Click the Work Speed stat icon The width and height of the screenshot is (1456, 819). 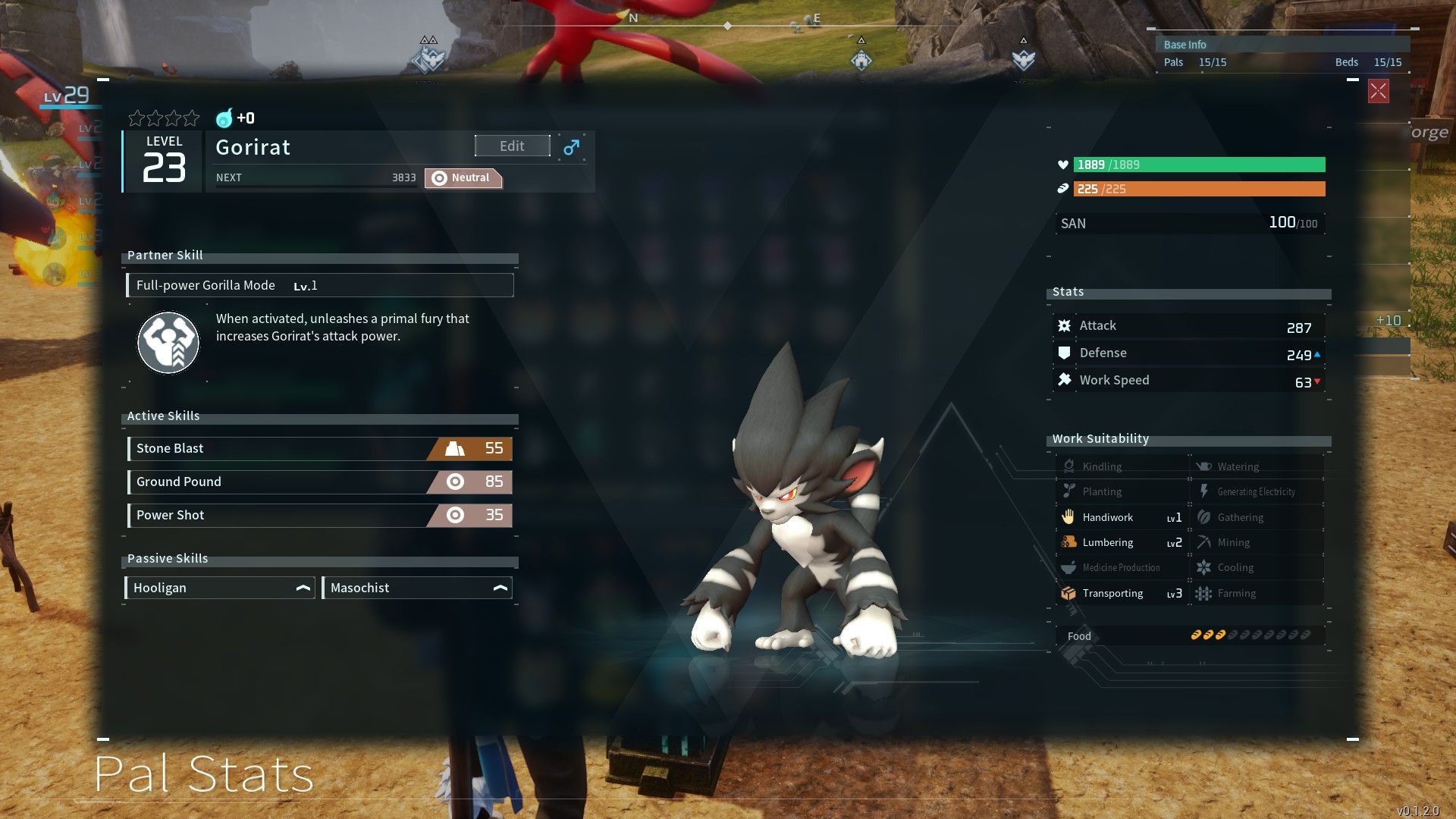click(1064, 379)
